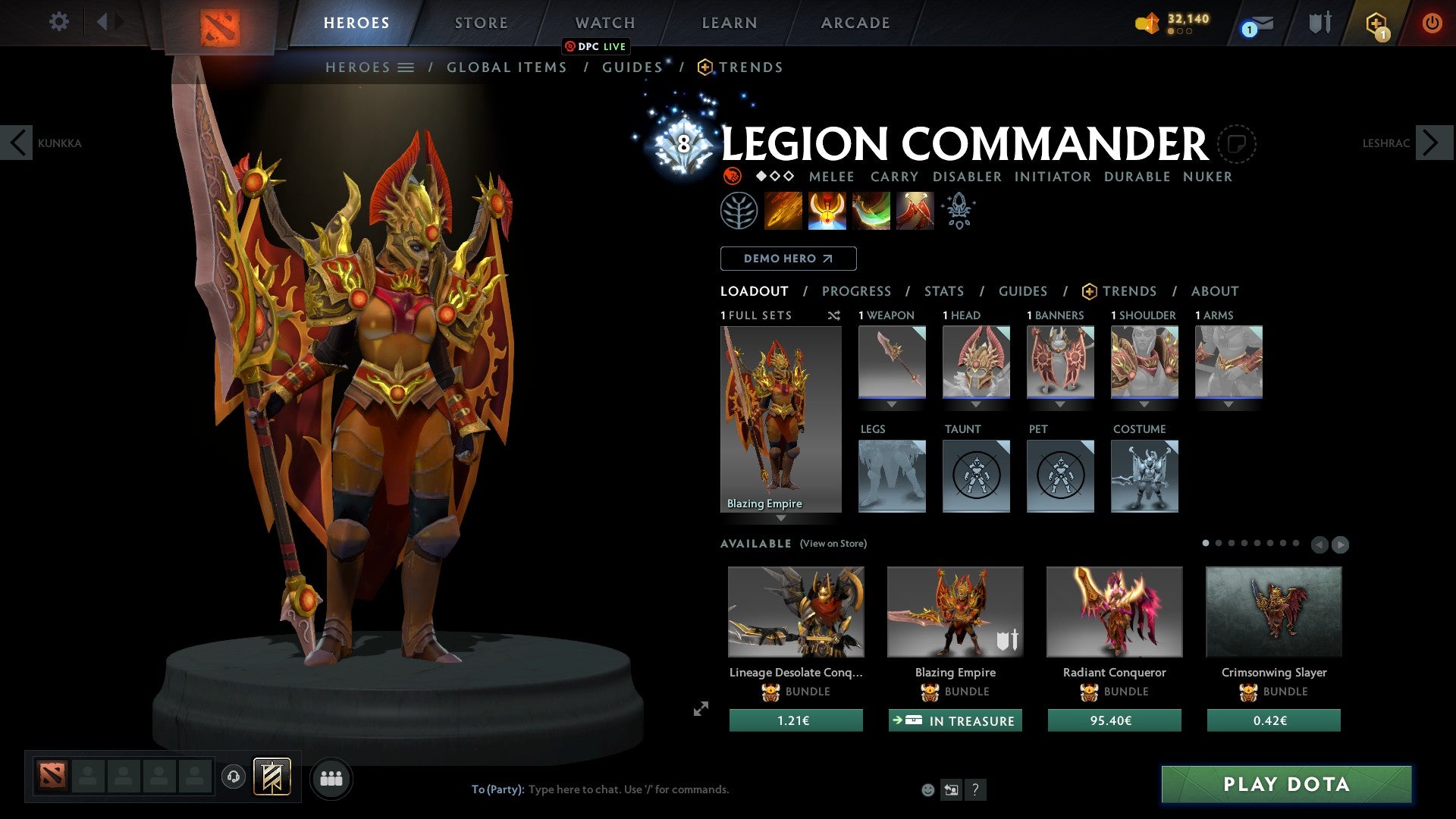View the Moment of Courage ability icon
The image size is (1456, 819).
coord(871,210)
